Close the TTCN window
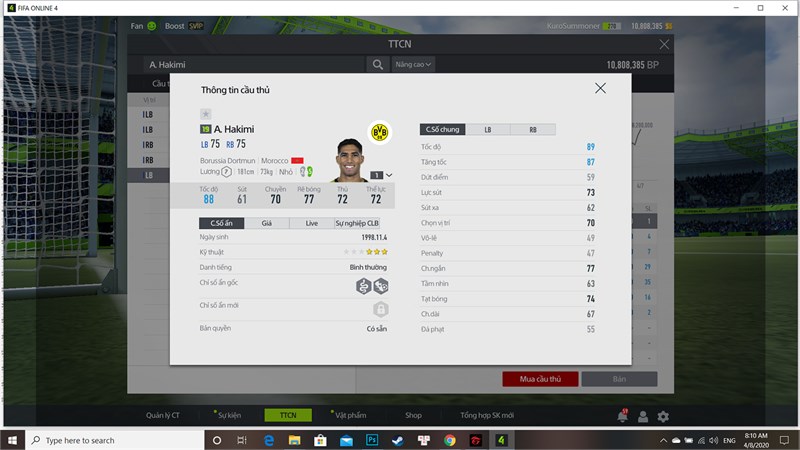Image resolution: width=800 pixels, height=450 pixels. [x=665, y=45]
